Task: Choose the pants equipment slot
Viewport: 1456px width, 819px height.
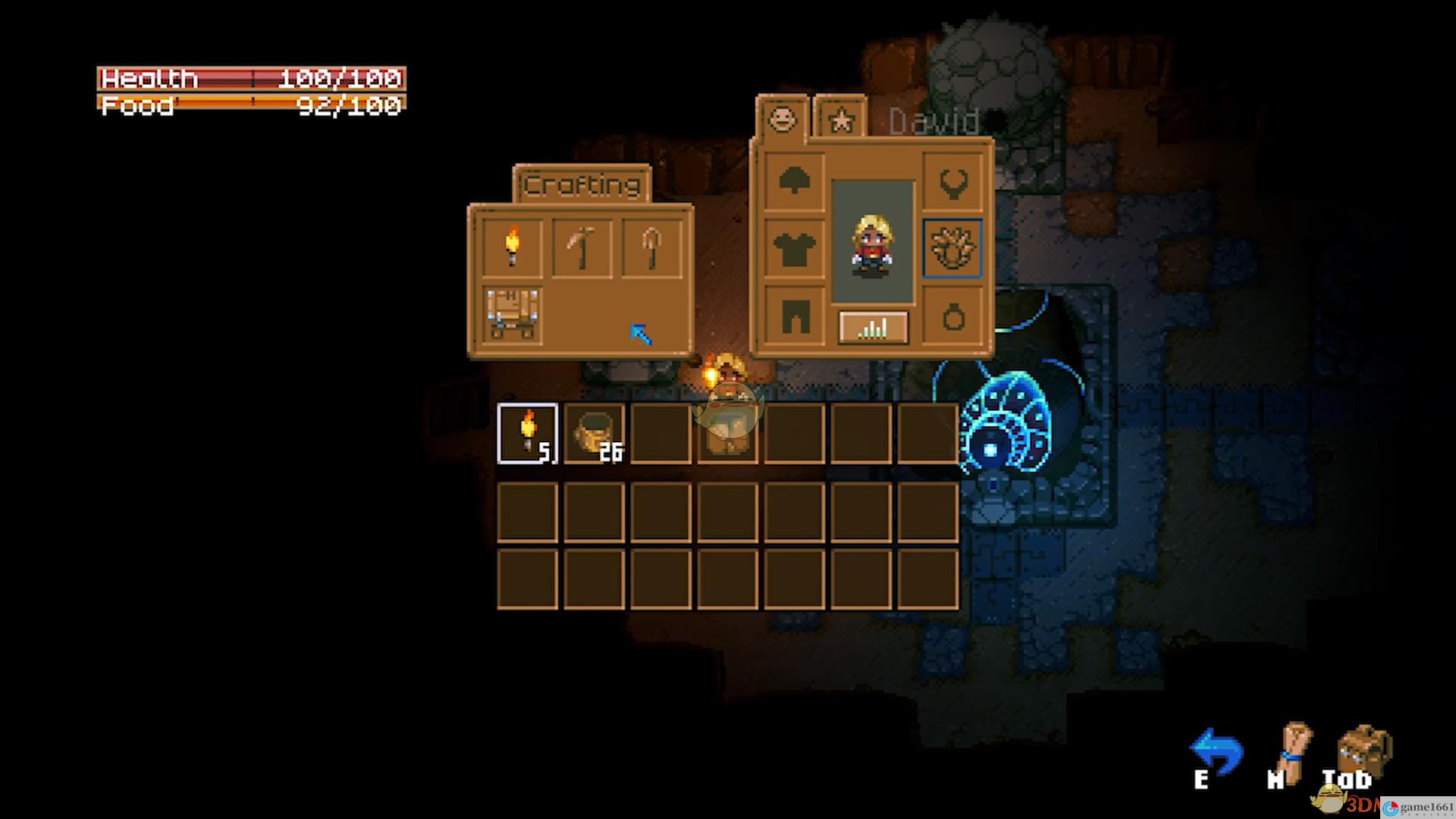Action: 794,315
